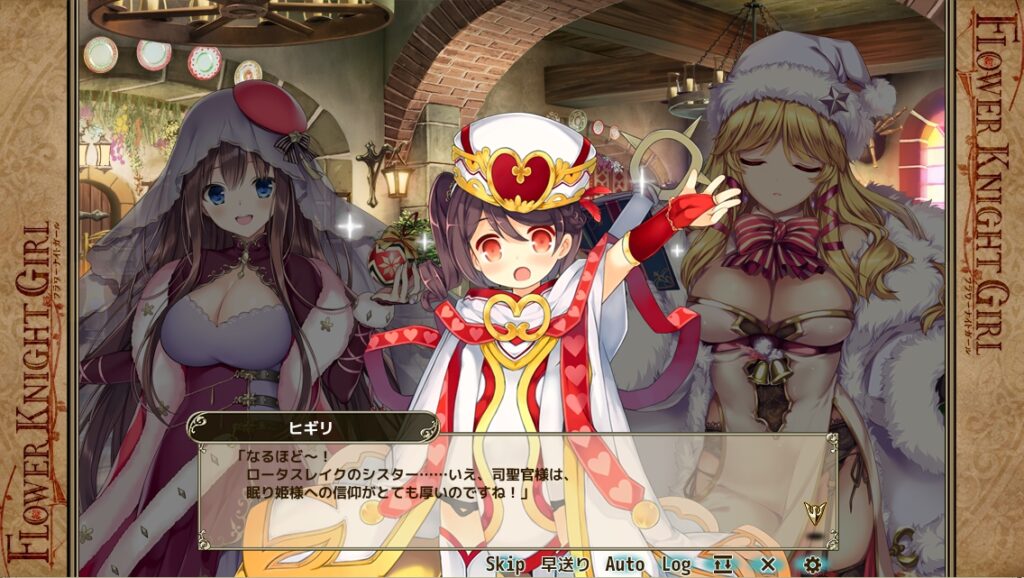Skip the current story scene
Viewport: 1024px width, 578px height.
[505, 565]
